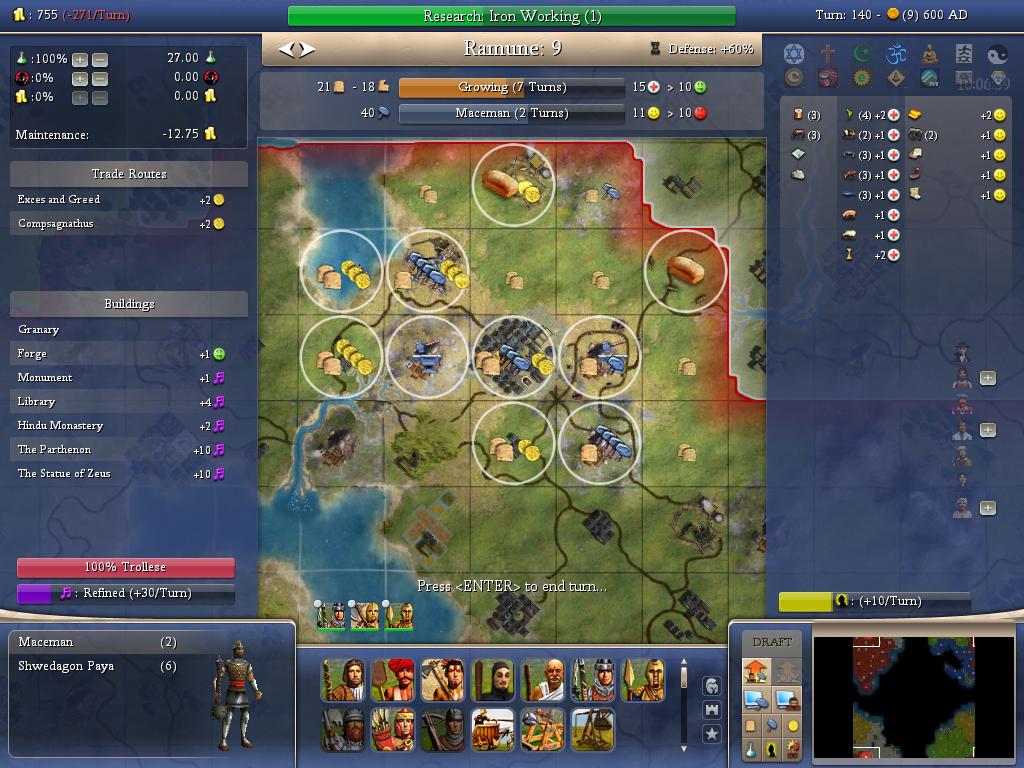The image size is (1024, 768).
Task: Click the DRAFT button
Action: pos(771,642)
